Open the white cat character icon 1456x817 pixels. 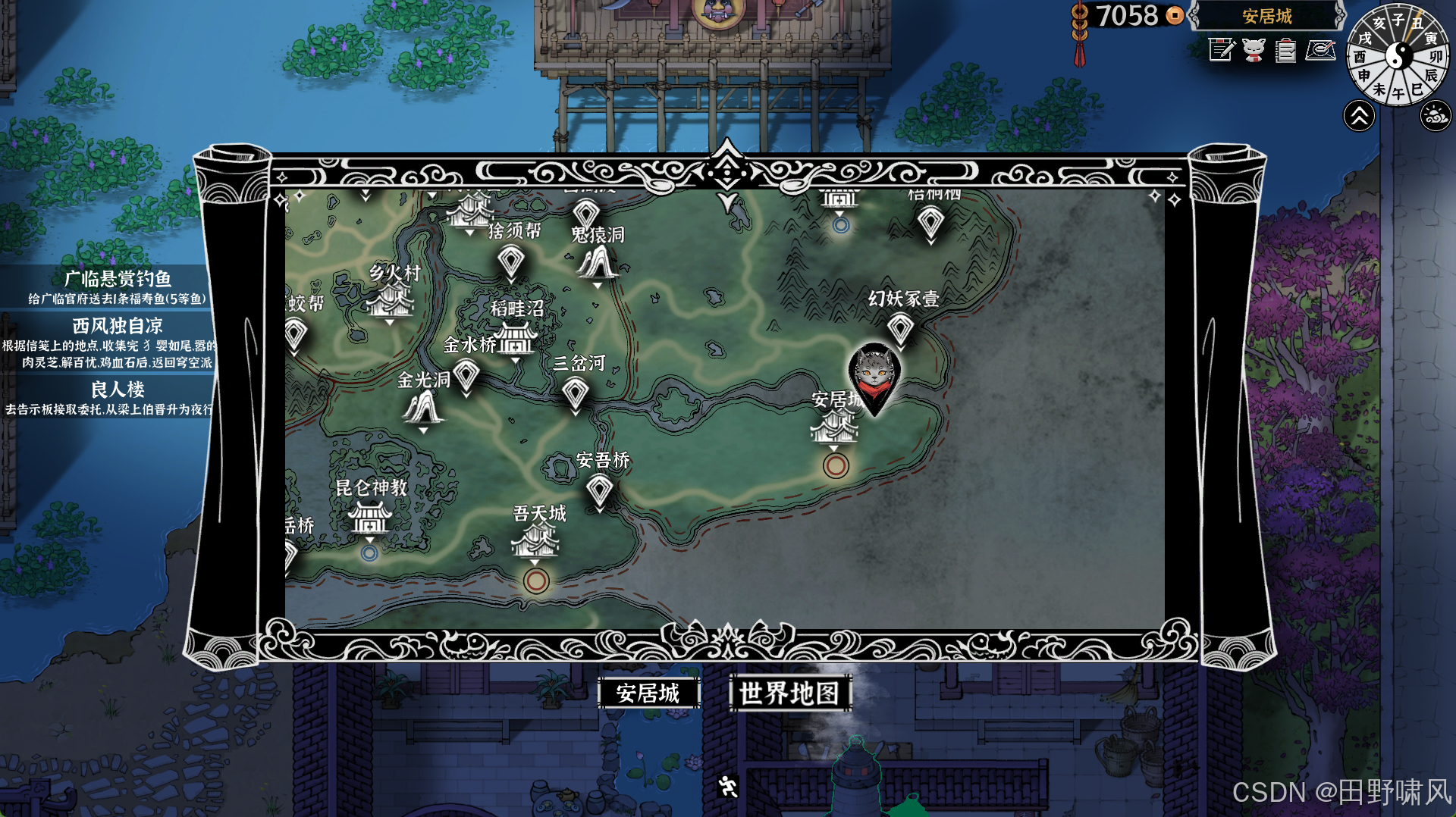[x=1254, y=51]
